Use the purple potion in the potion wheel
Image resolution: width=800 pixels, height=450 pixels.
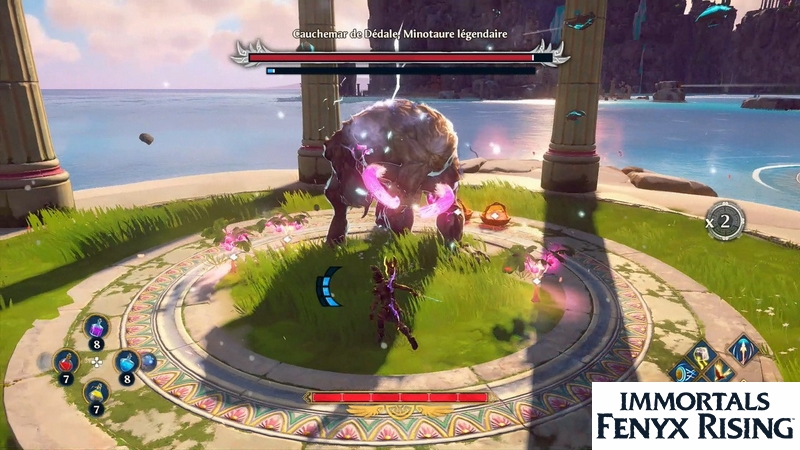96,327
